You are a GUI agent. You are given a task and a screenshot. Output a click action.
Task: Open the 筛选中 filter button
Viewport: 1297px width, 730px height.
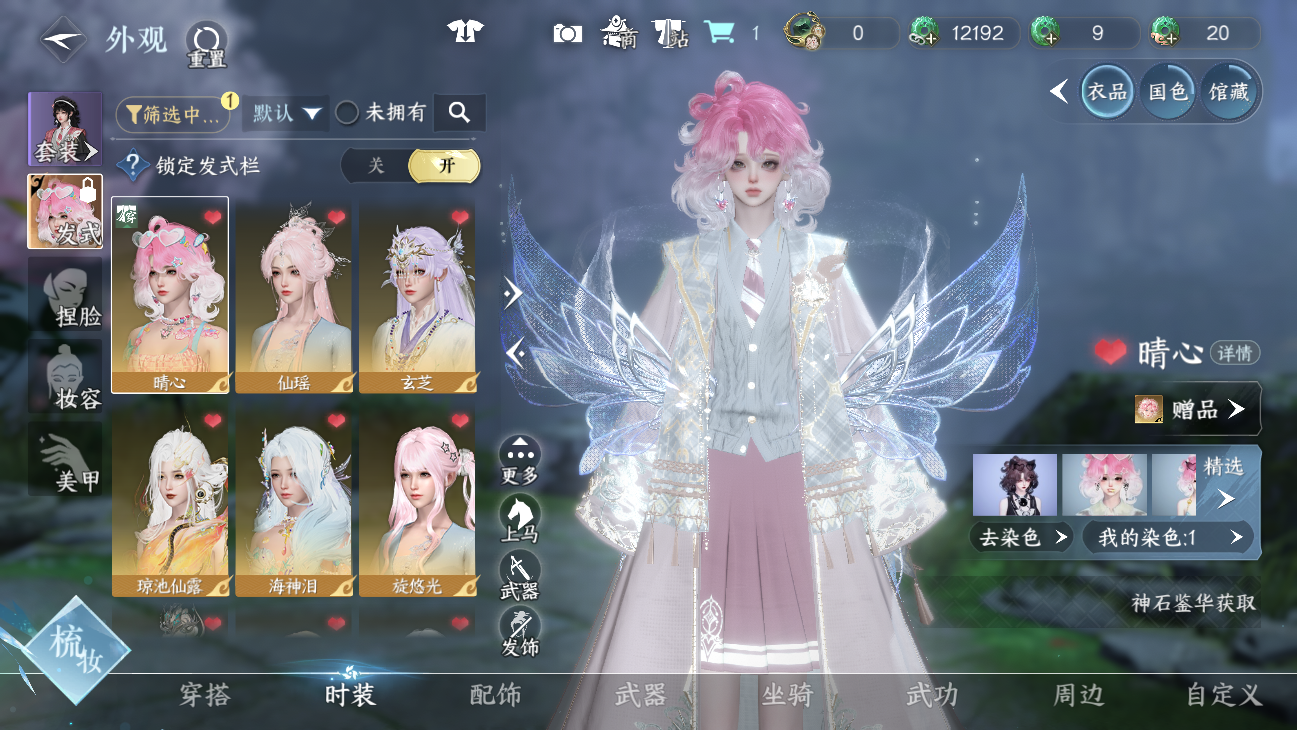tap(172, 114)
